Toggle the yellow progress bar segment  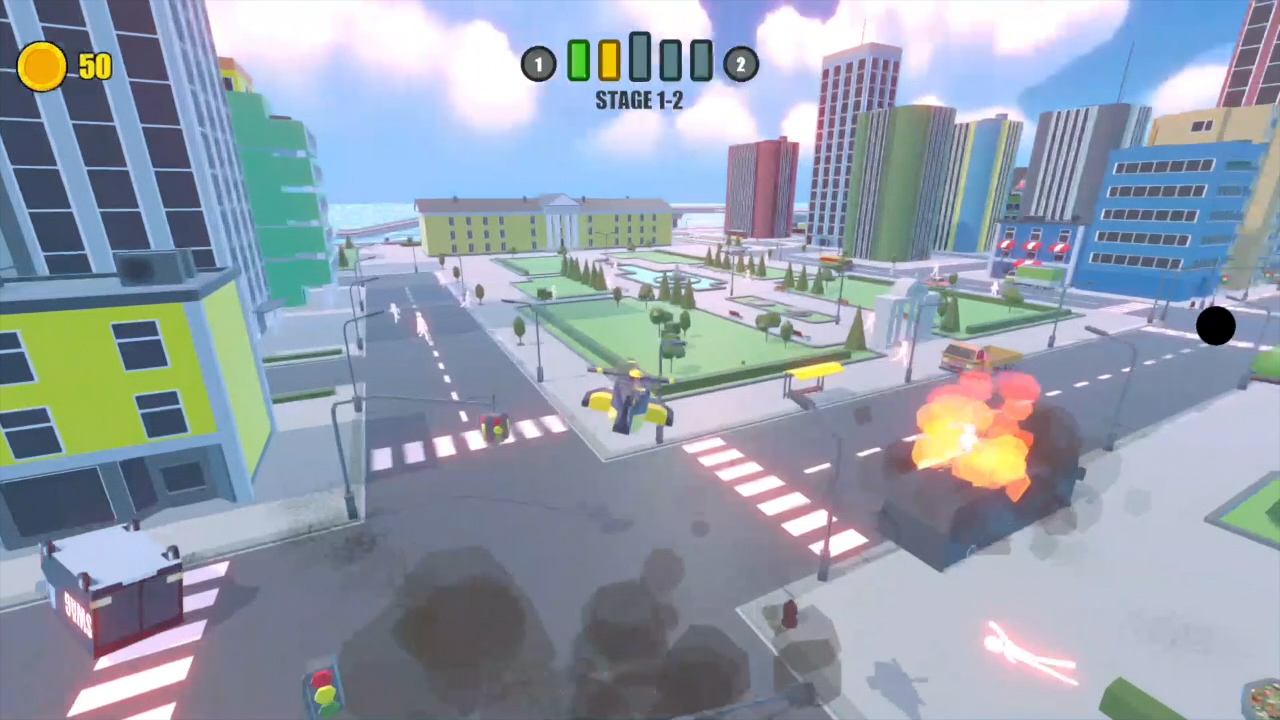click(x=608, y=62)
